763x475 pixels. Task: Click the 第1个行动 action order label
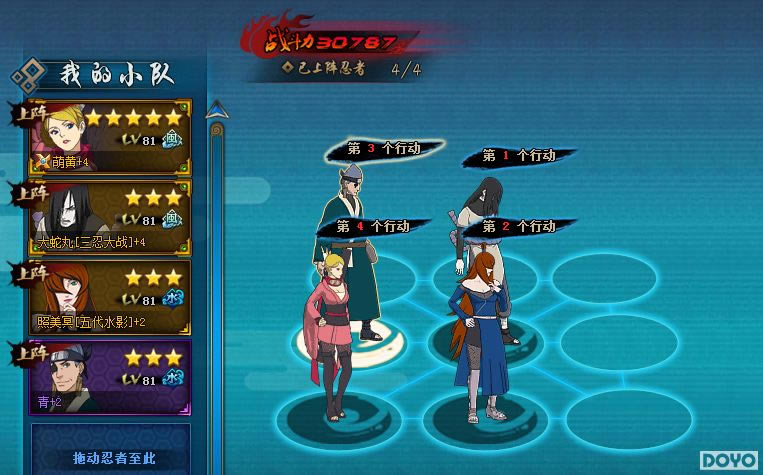518,156
